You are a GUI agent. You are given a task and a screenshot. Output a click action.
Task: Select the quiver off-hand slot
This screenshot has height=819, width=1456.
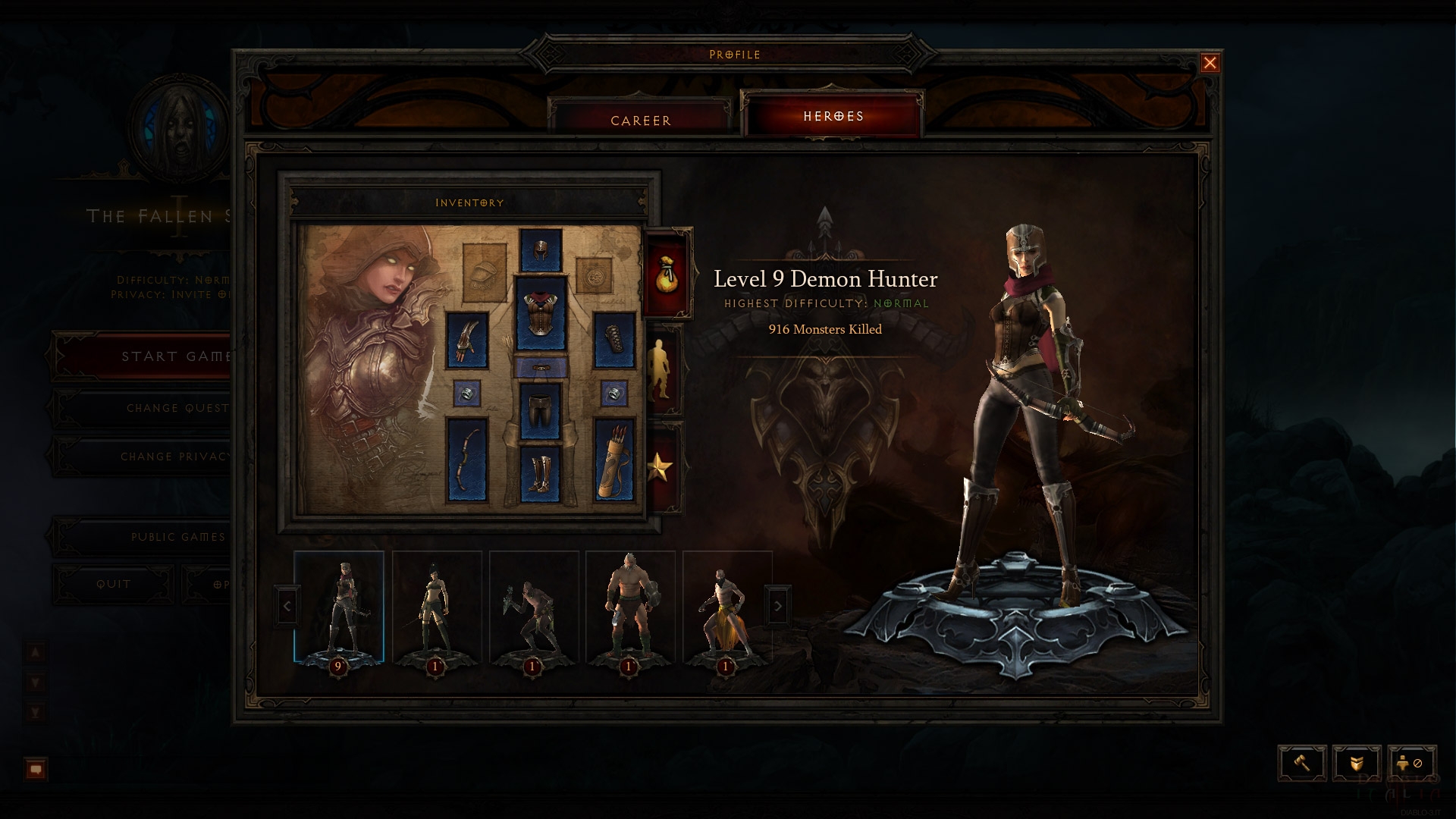613,459
